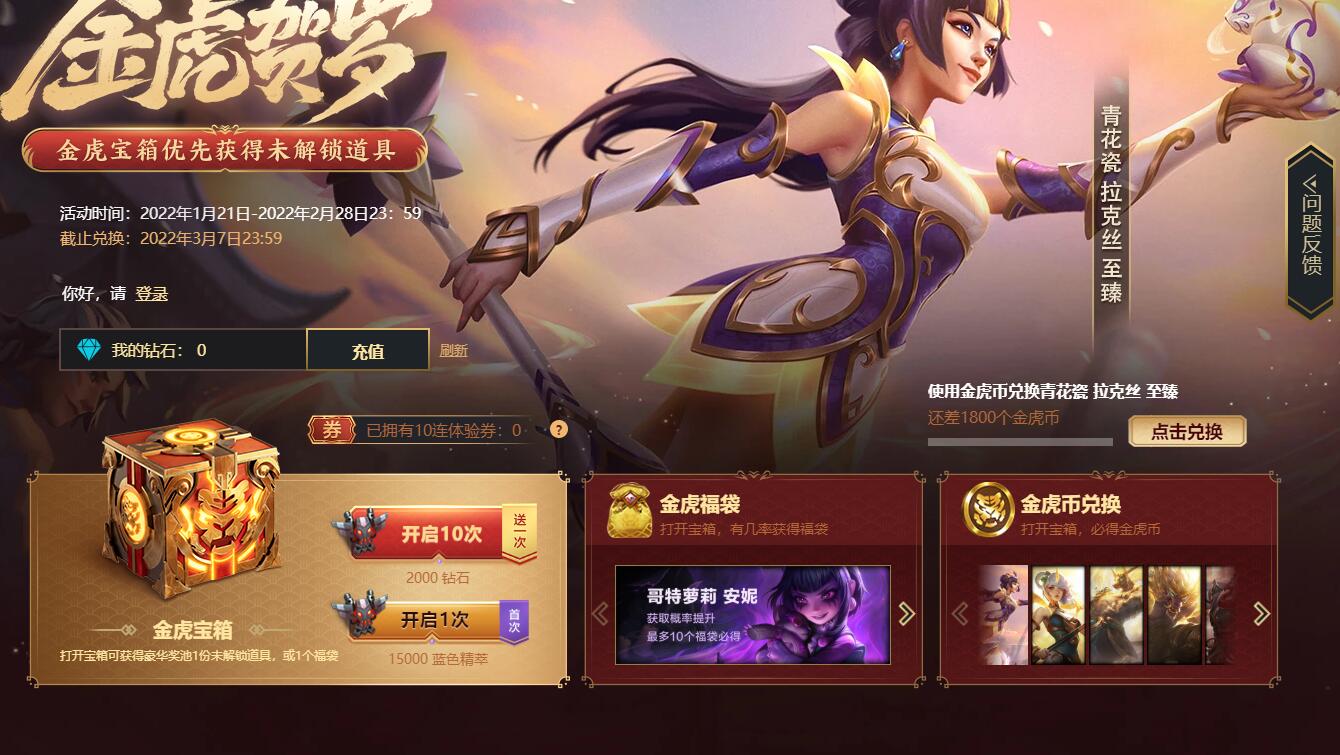Viewport: 1340px width, 755px height.
Task: Open the question mark help icon near 体验券
Action: (557, 430)
